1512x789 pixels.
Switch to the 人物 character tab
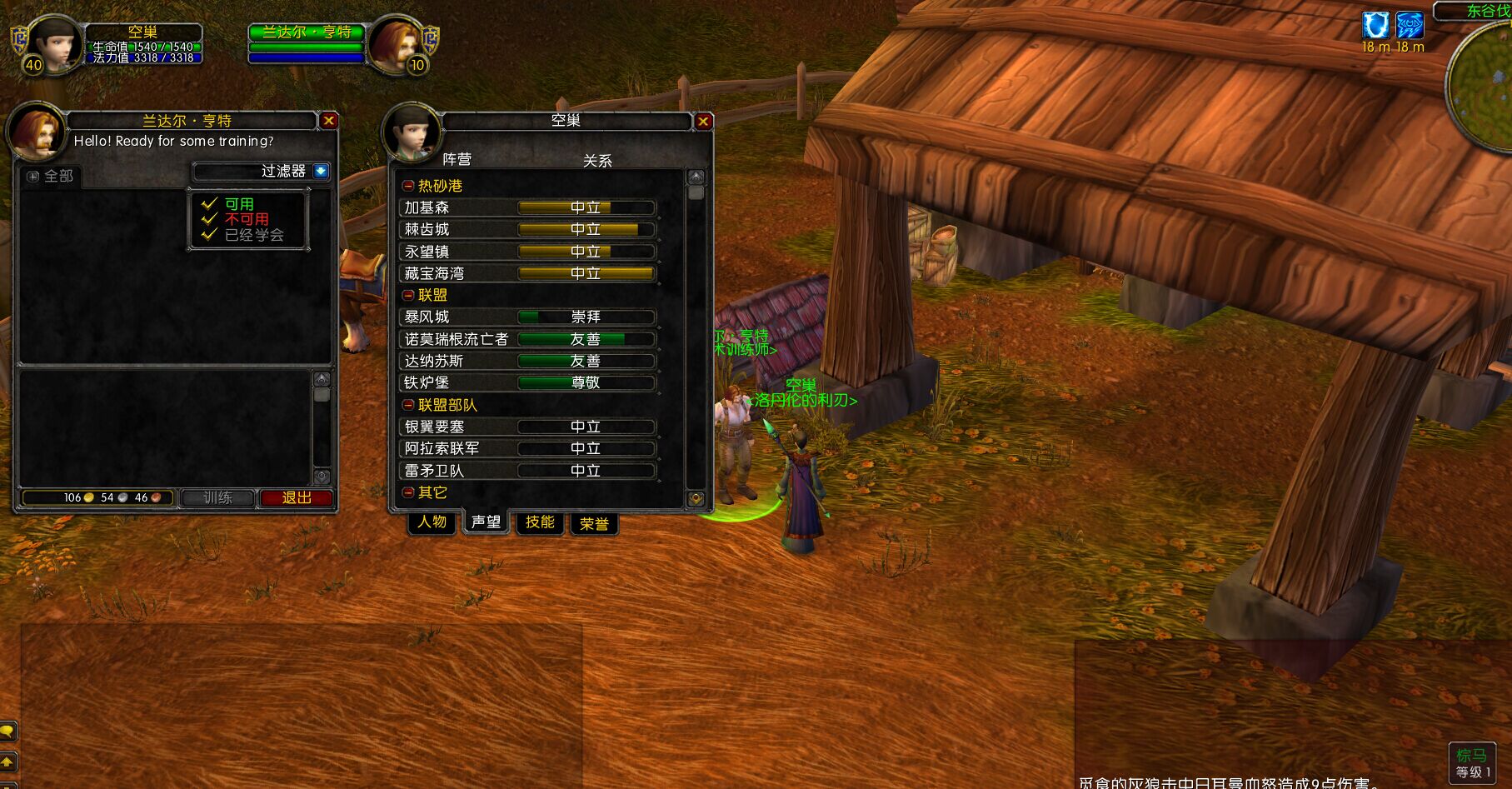[432, 522]
